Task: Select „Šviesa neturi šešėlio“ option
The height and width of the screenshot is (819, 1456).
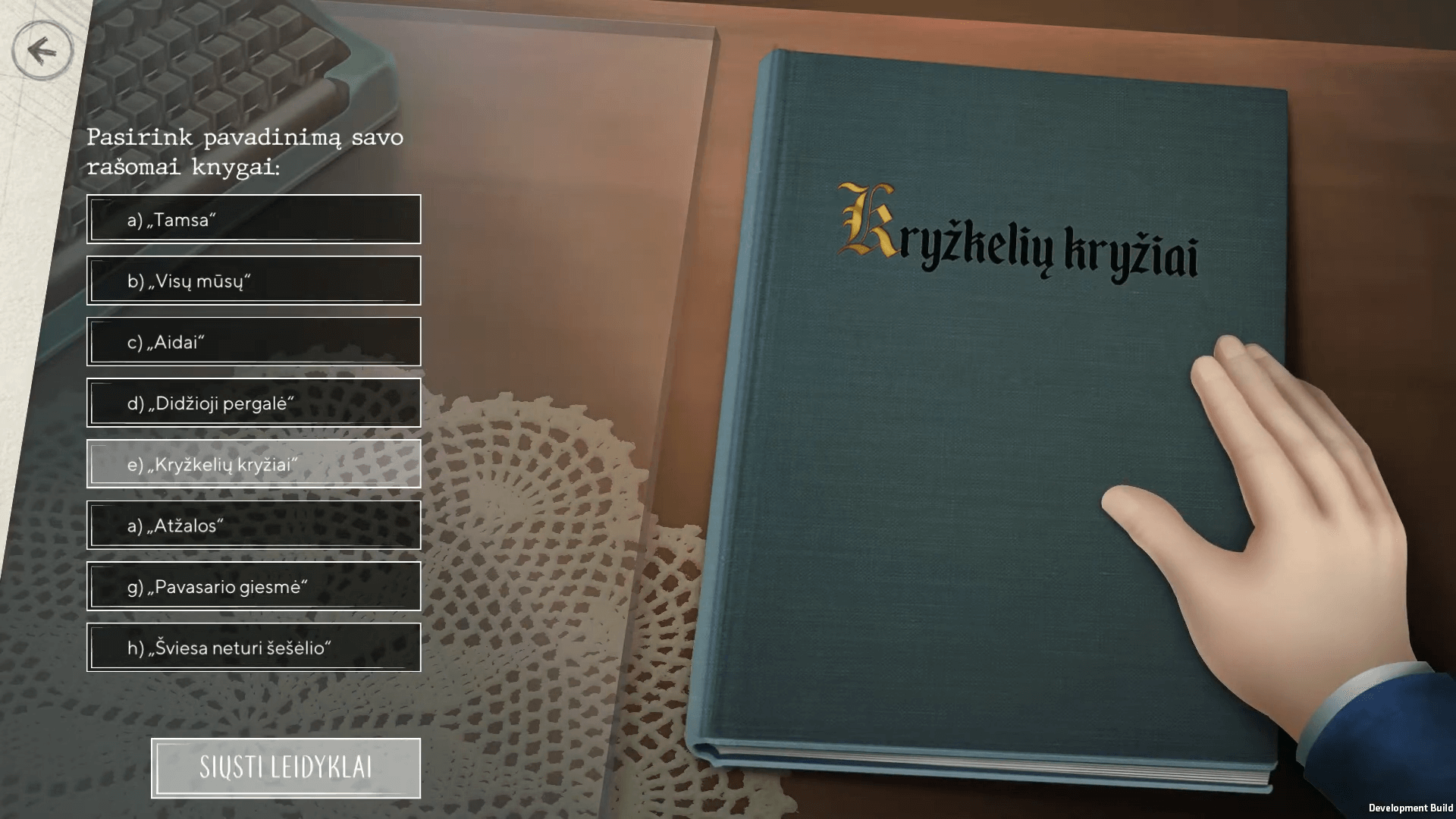Action: (x=253, y=648)
